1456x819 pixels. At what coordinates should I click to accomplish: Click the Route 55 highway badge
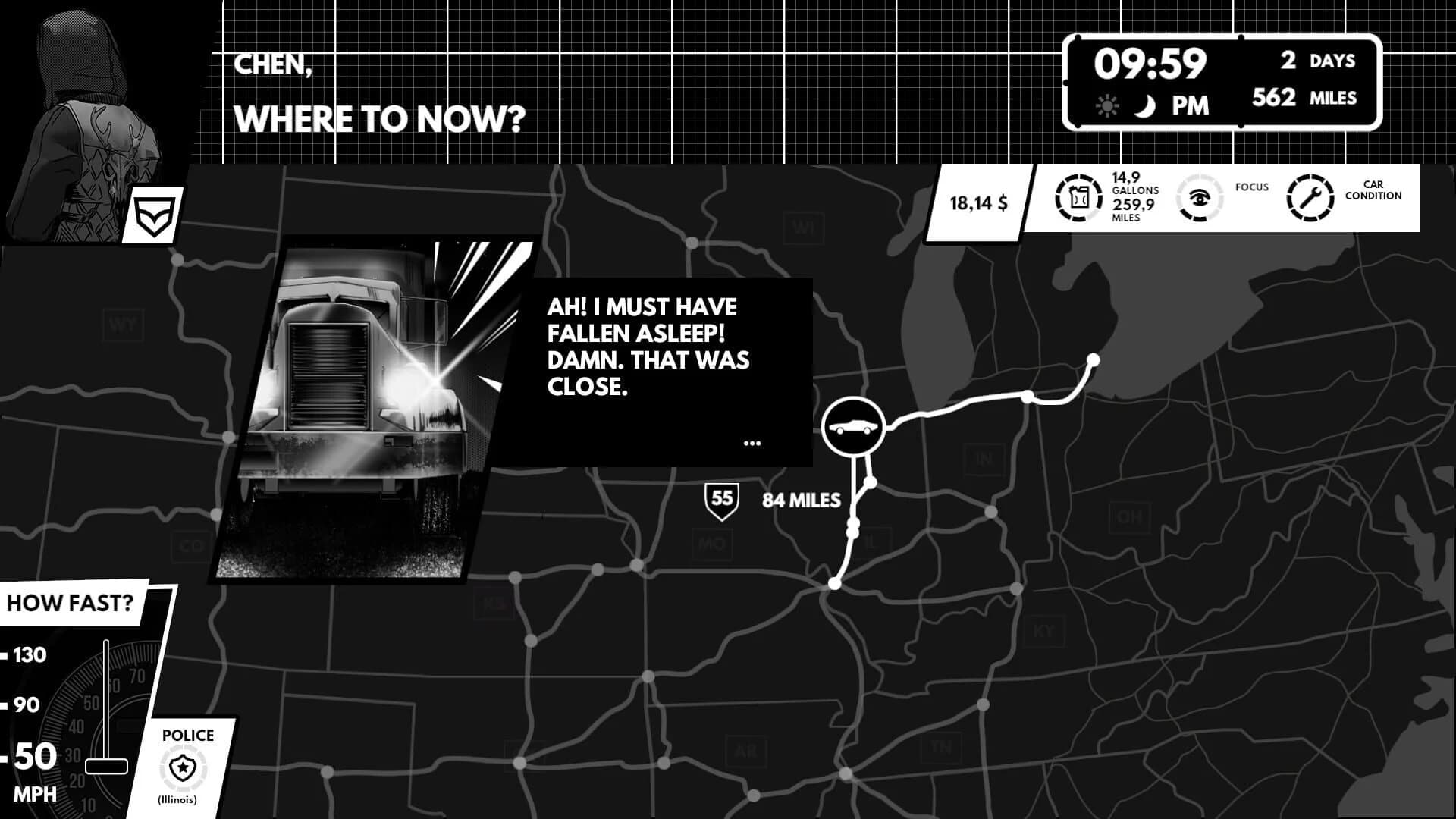720,498
